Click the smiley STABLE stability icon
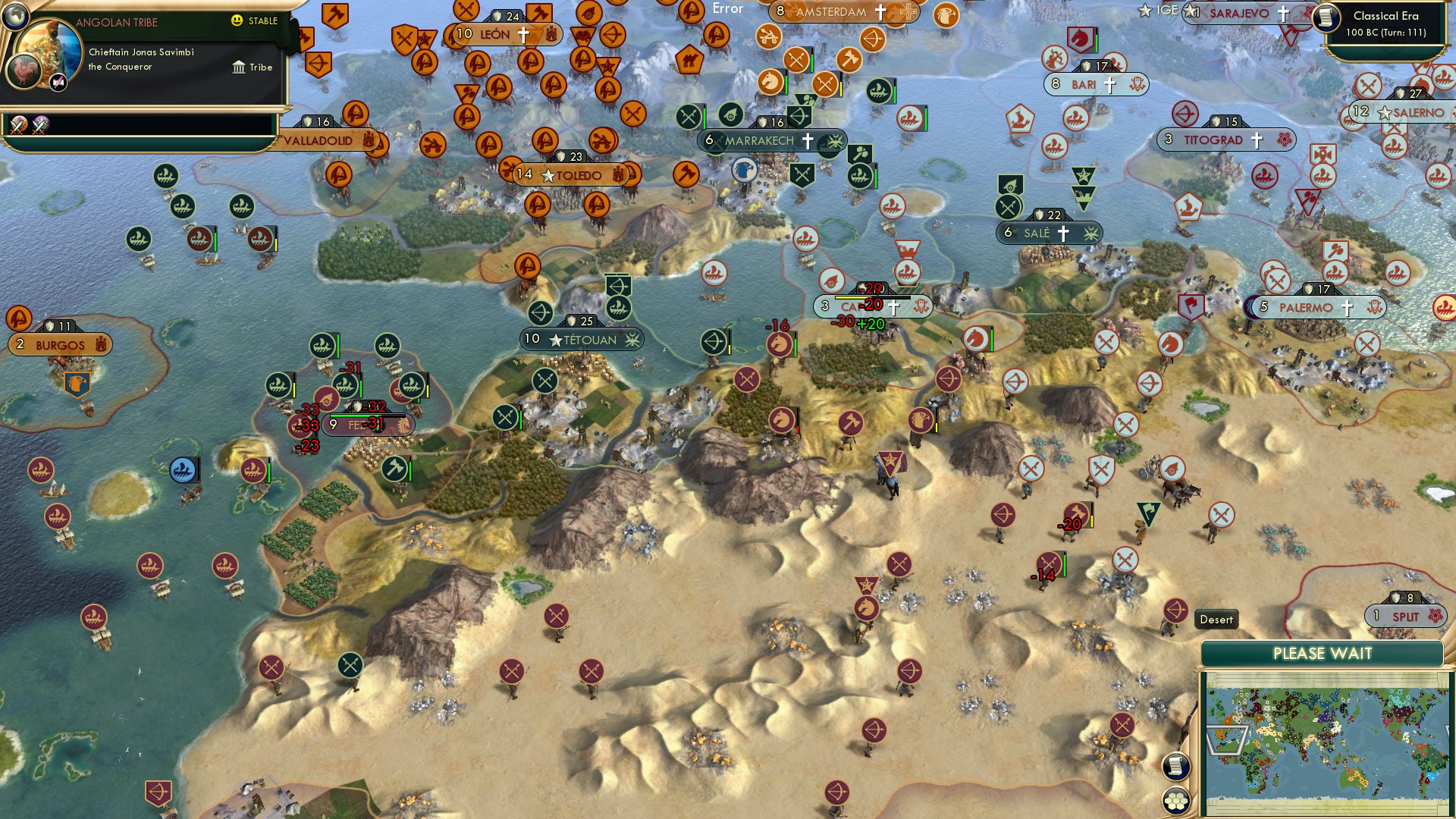The image size is (1456, 819). coord(237,22)
